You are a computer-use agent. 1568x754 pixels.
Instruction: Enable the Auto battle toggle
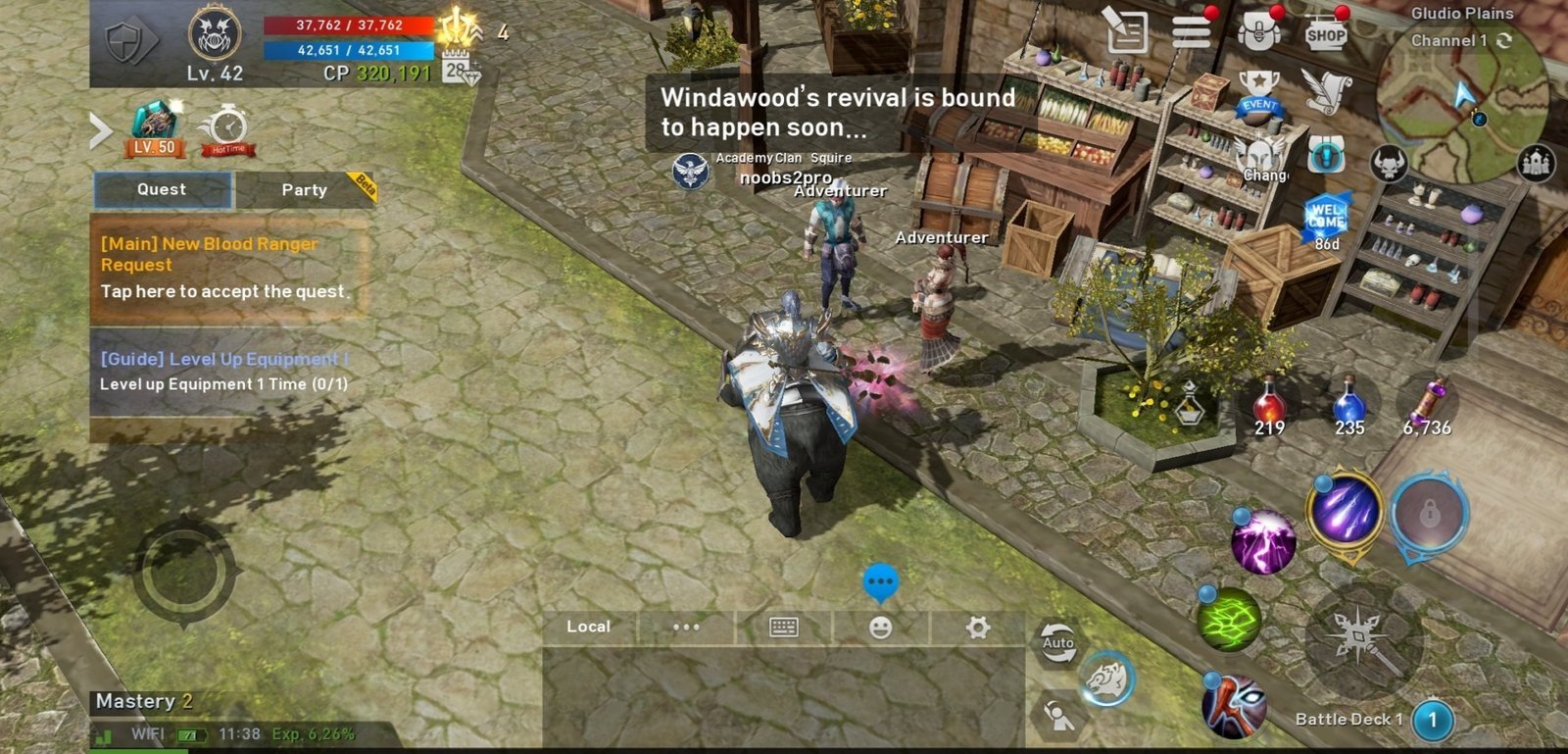point(1057,640)
